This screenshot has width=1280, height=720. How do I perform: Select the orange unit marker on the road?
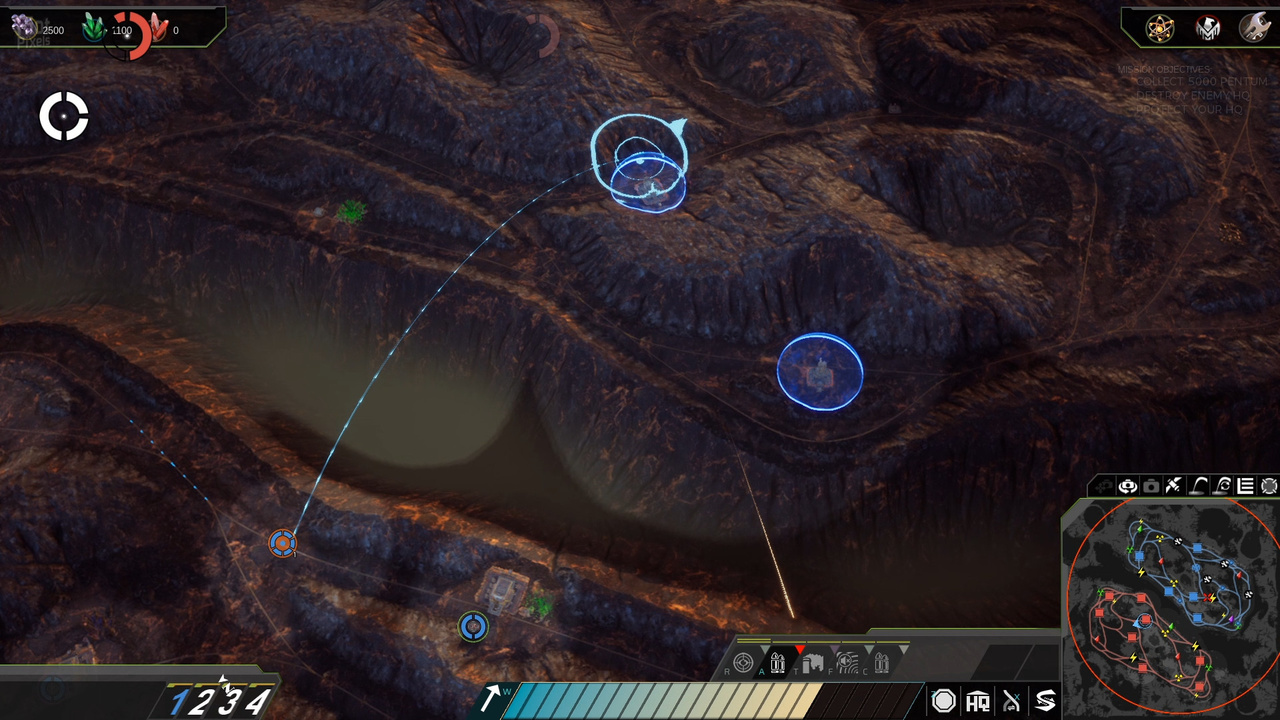283,543
